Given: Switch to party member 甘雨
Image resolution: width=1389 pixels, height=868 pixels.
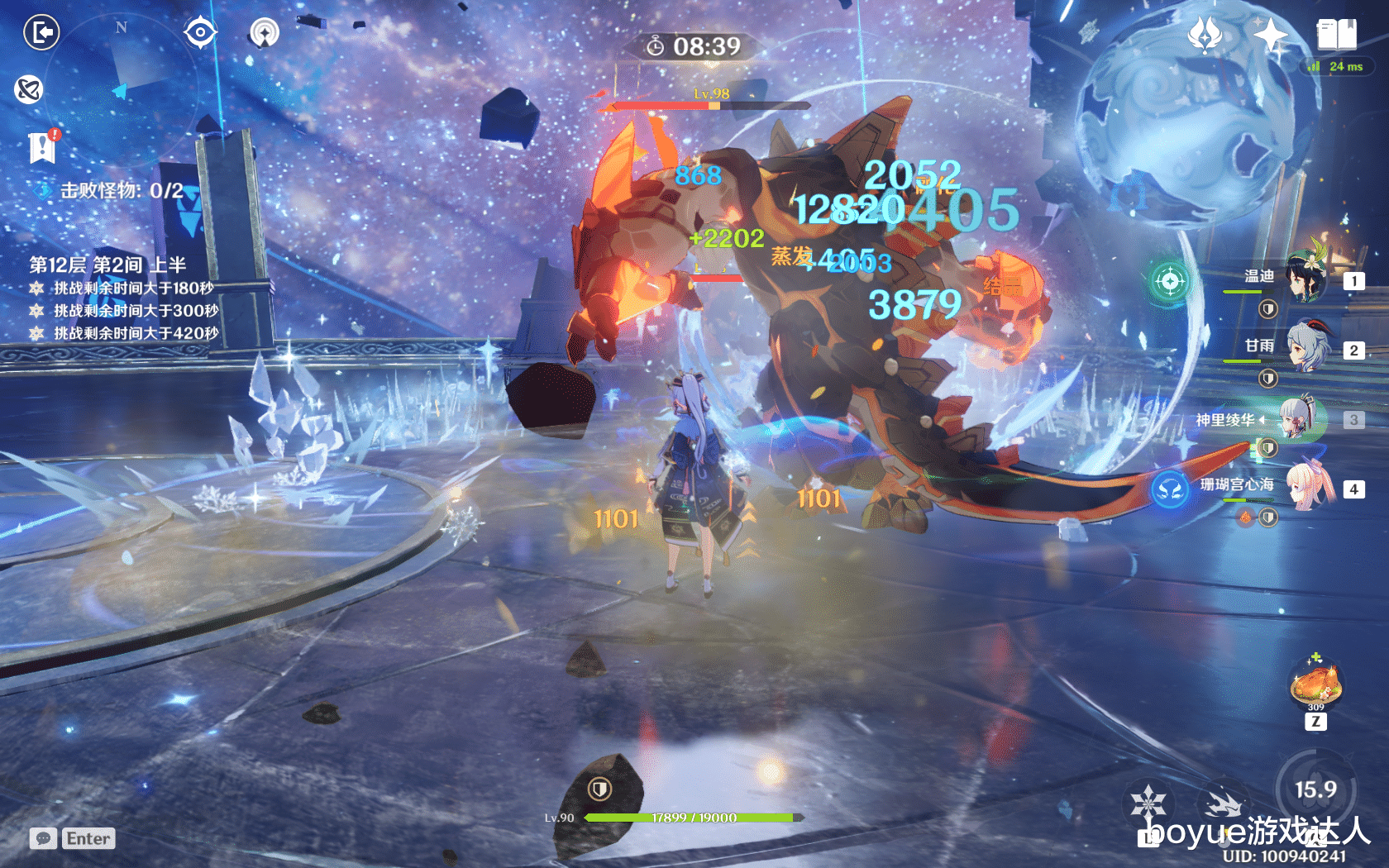Looking at the screenshot, I should 1306,349.
